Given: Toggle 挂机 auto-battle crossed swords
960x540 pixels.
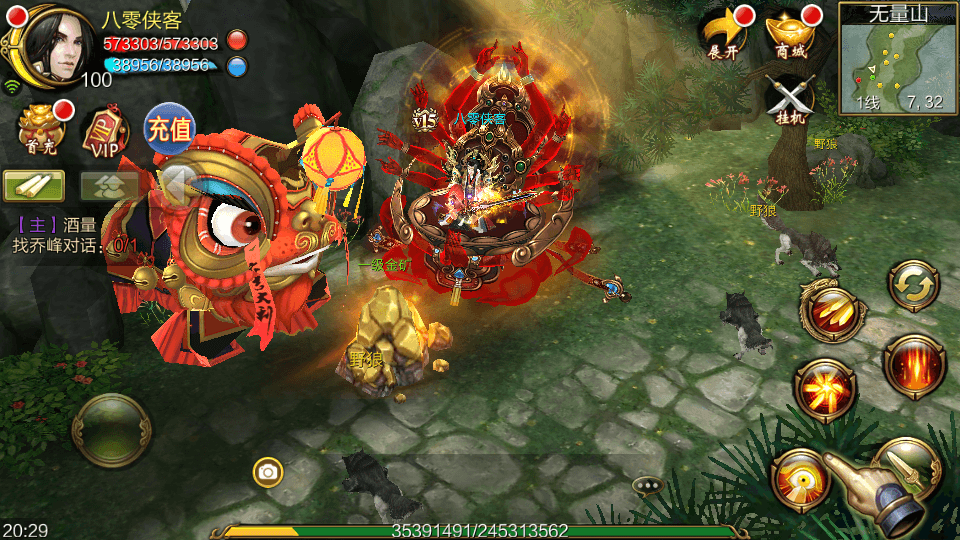Looking at the screenshot, I should pyautogui.click(x=790, y=100).
